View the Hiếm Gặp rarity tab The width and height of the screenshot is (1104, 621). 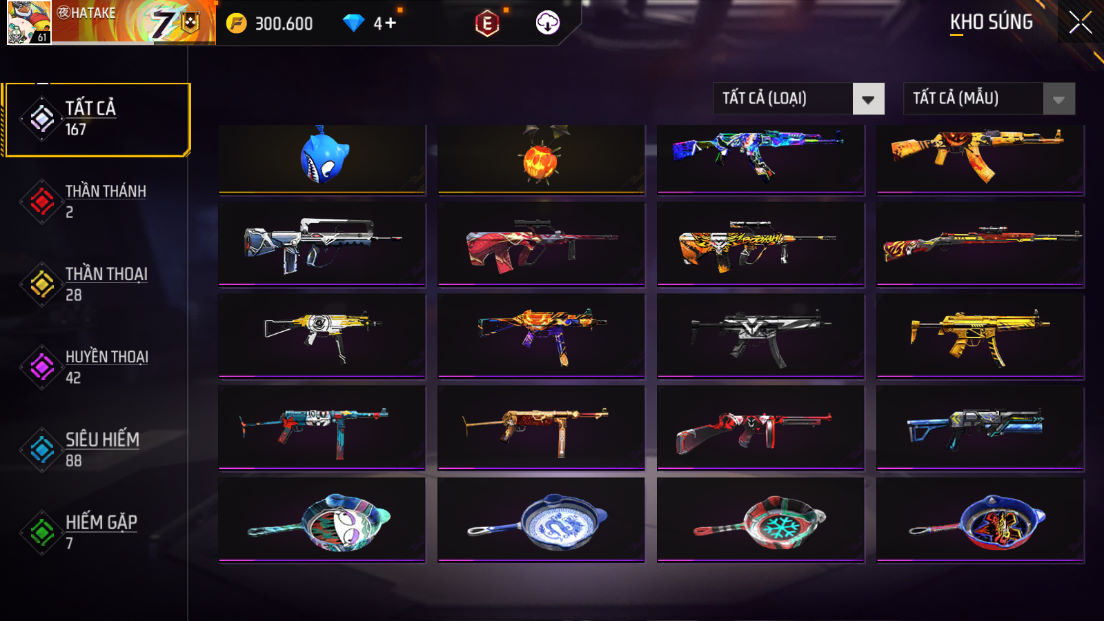click(x=97, y=532)
